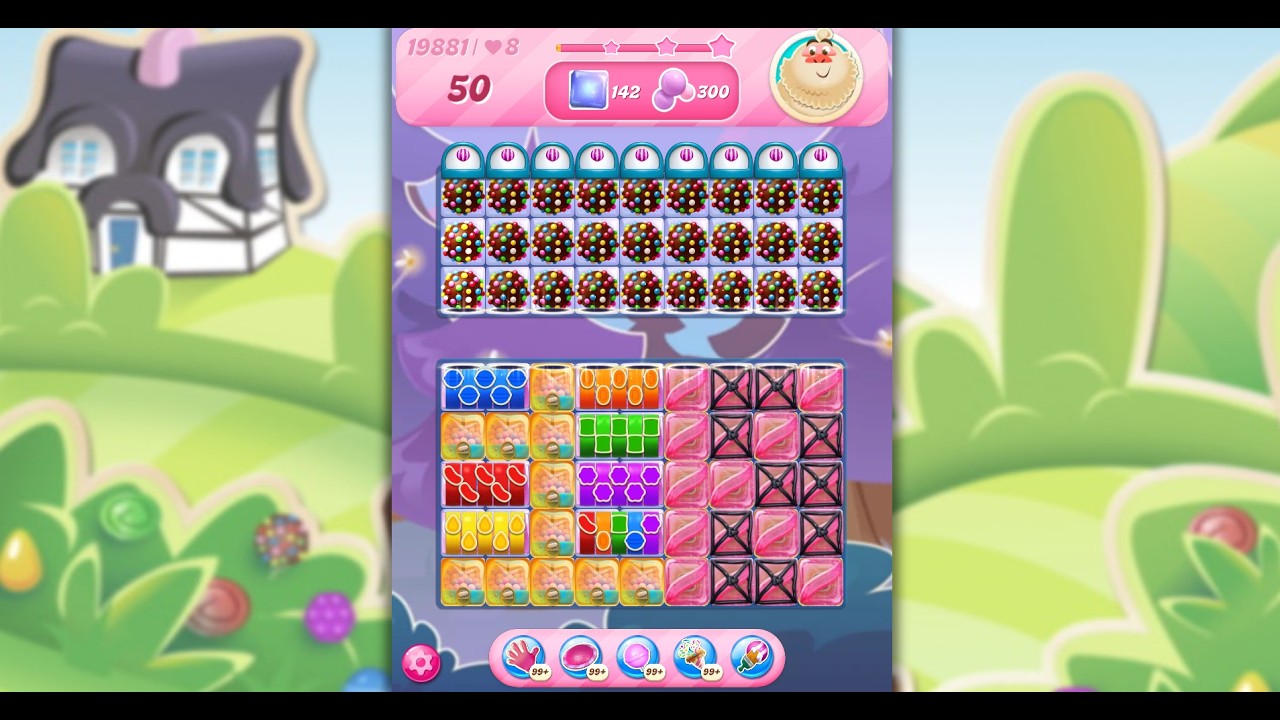Screen dimensions: 1280x720
Task: Select the orange candy block tile
Action: [619, 388]
